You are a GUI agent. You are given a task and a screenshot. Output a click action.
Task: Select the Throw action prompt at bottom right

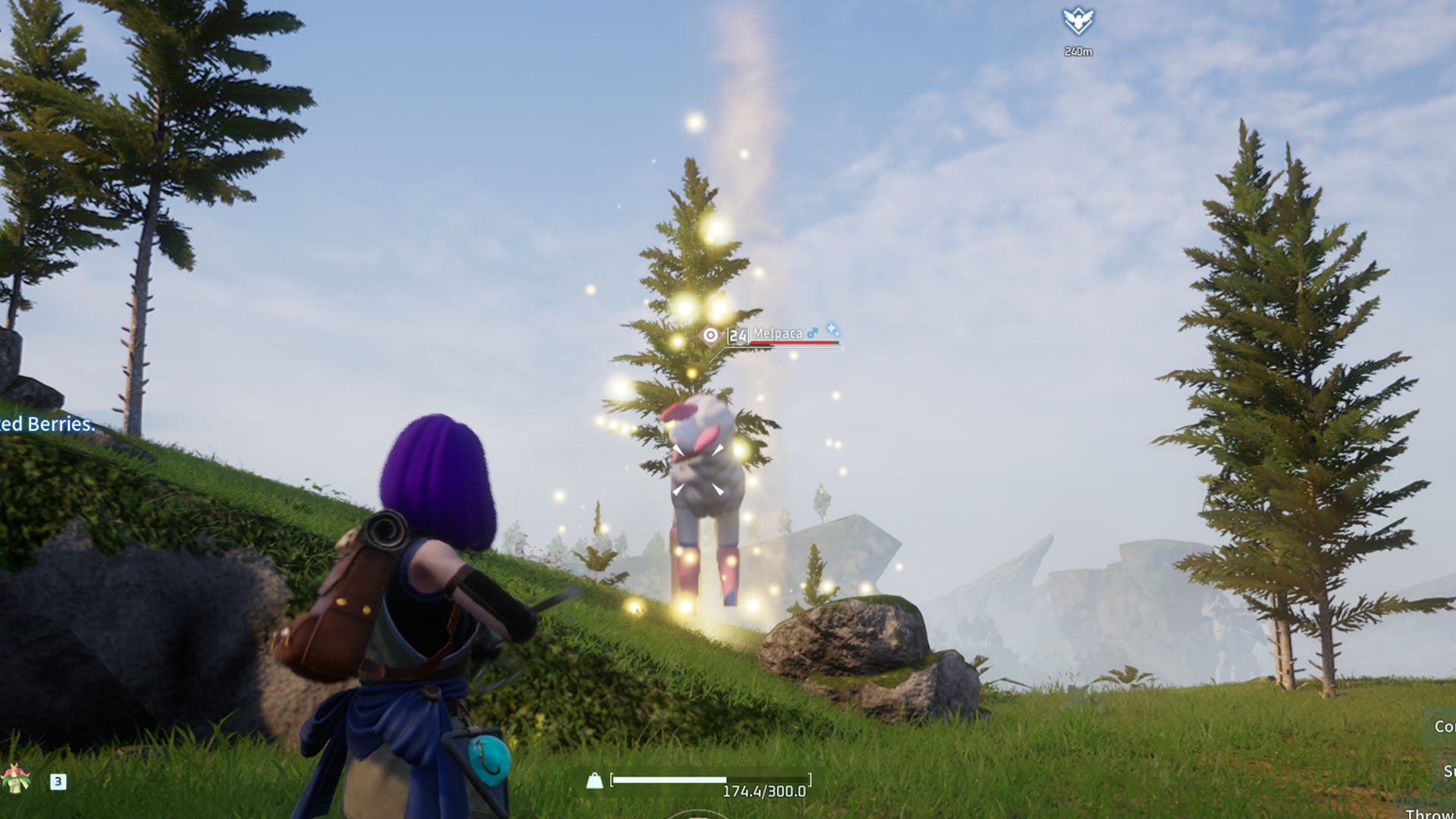click(x=1433, y=813)
